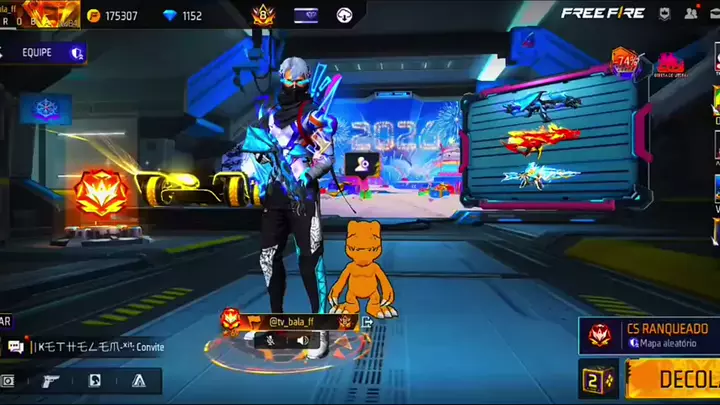Change the CS Ranqueado game mode
The height and width of the screenshot is (405, 720).
[650, 334]
